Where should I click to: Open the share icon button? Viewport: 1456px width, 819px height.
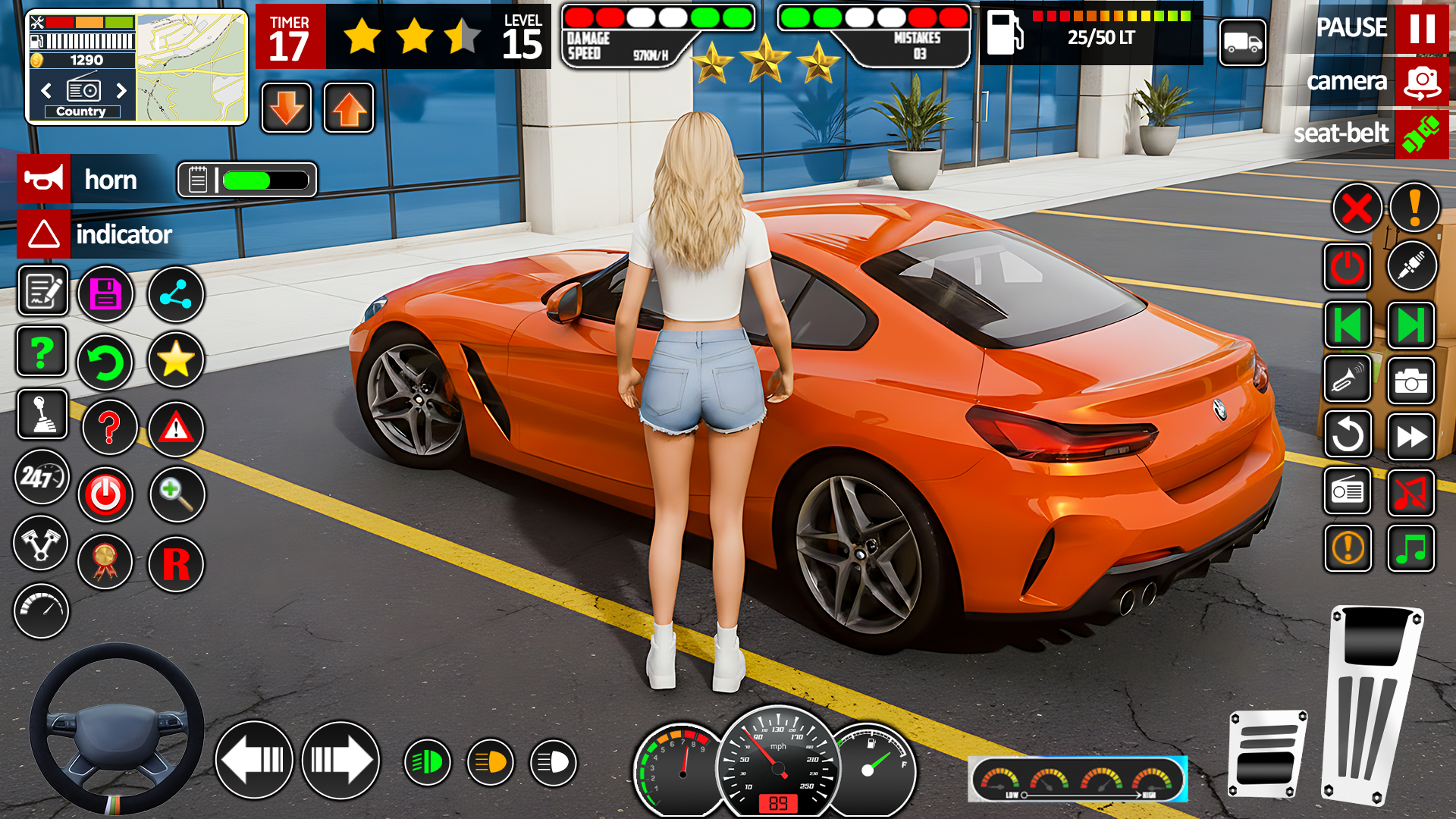(x=176, y=294)
